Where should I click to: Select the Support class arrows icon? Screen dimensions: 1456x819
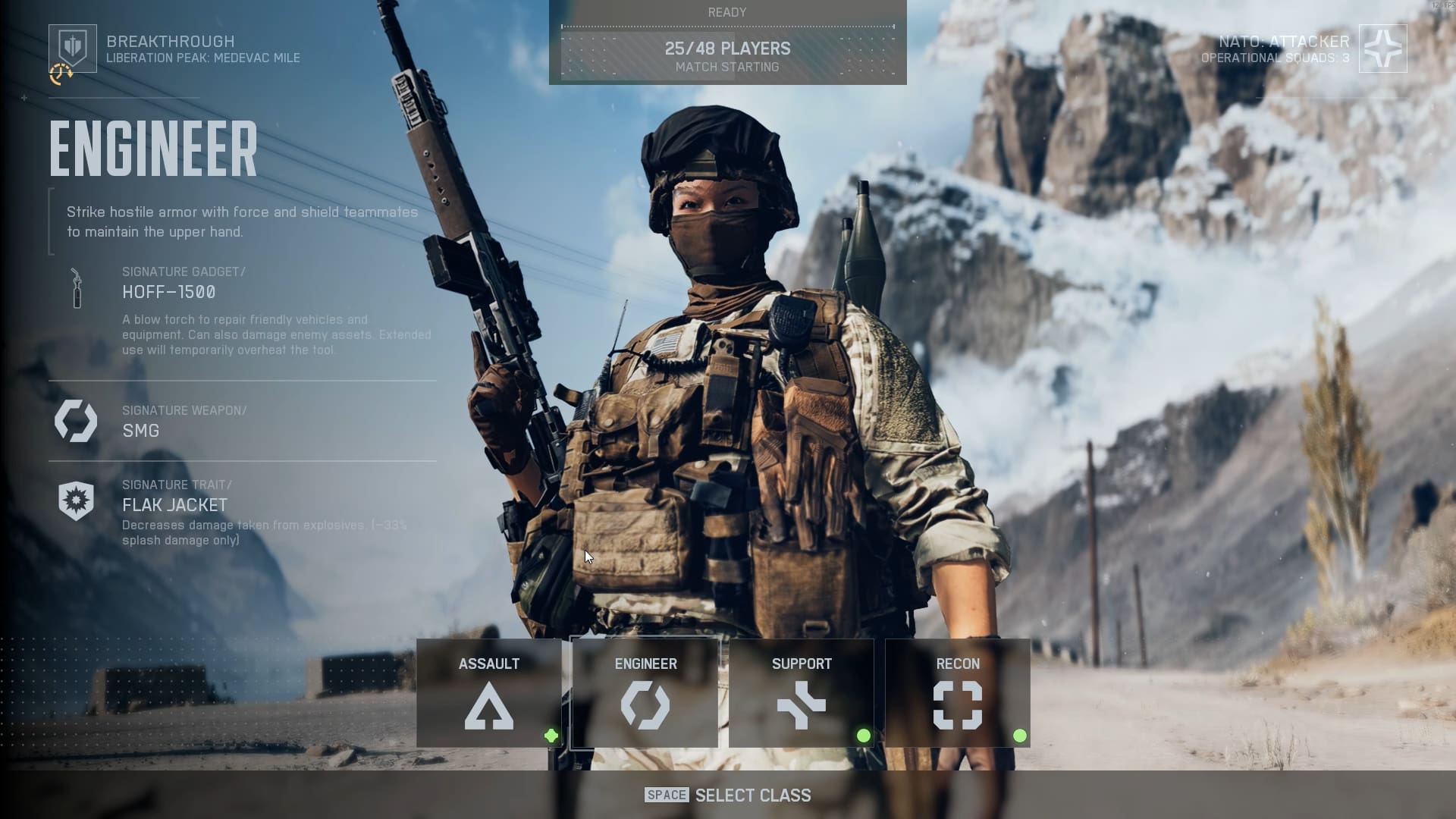(x=802, y=704)
